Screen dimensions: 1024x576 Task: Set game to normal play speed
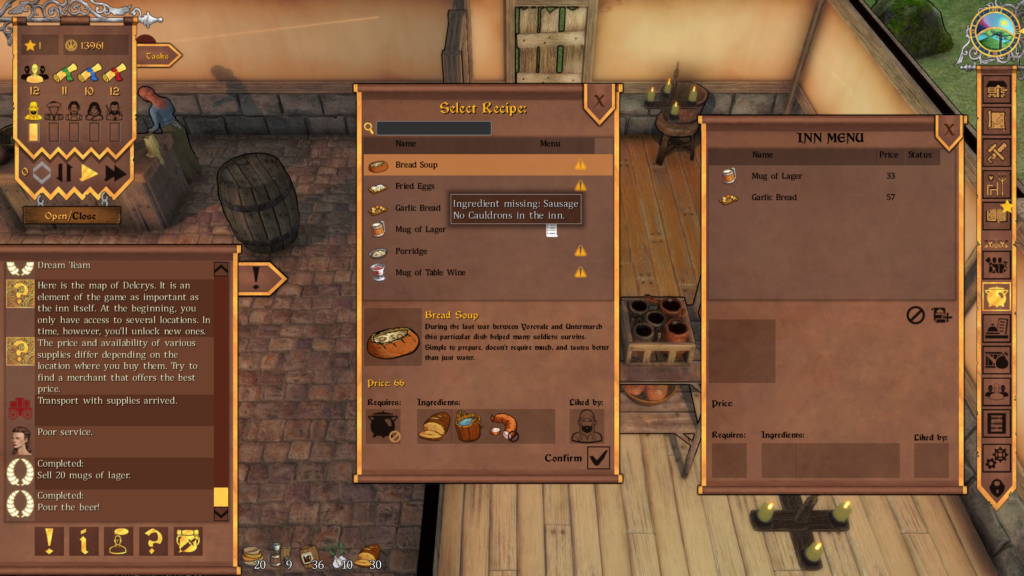[x=90, y=173]
